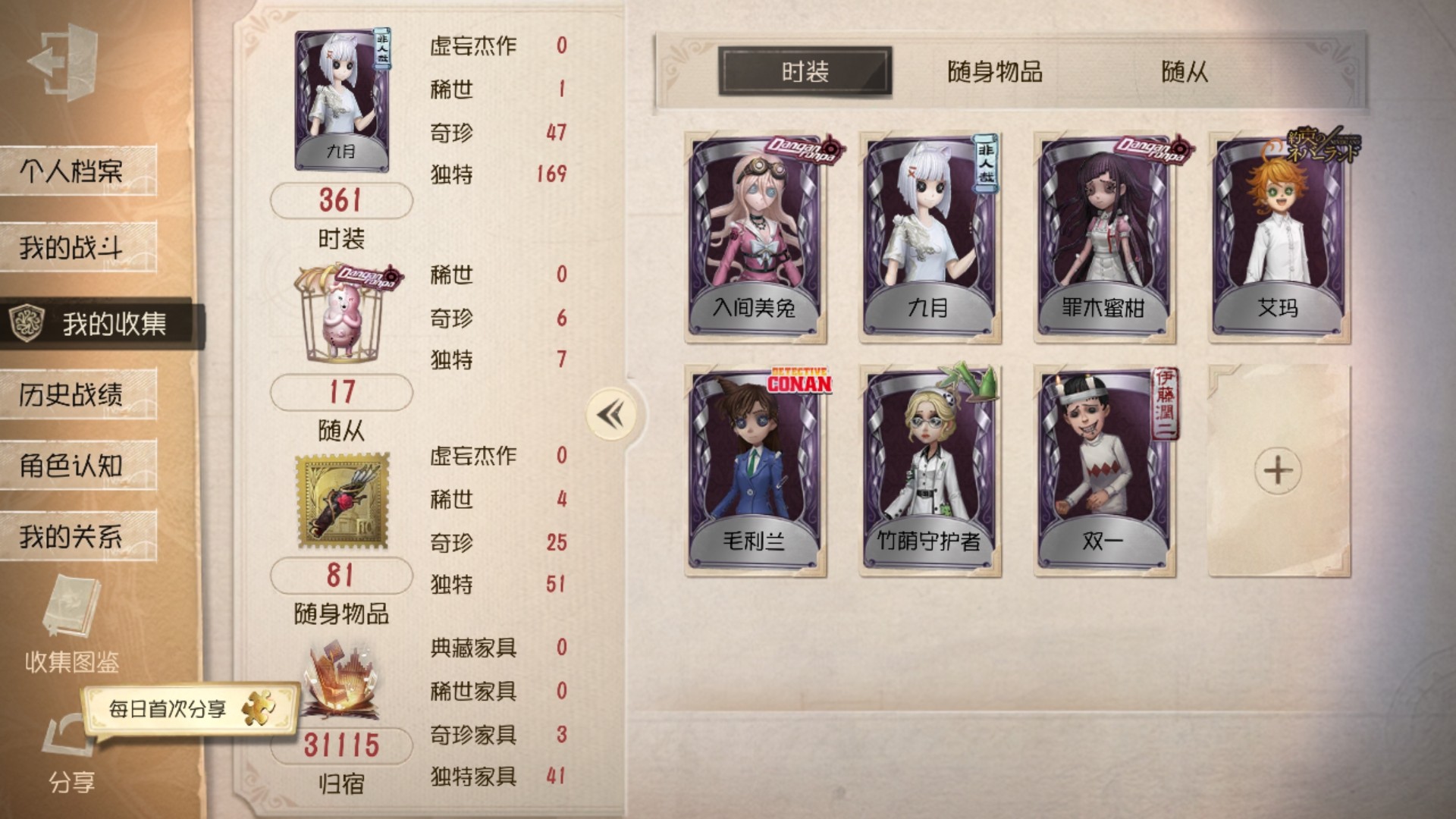Select the 双一 costume card
The width and height of the screenshot is (1456, 819).
click(1104, 470)
